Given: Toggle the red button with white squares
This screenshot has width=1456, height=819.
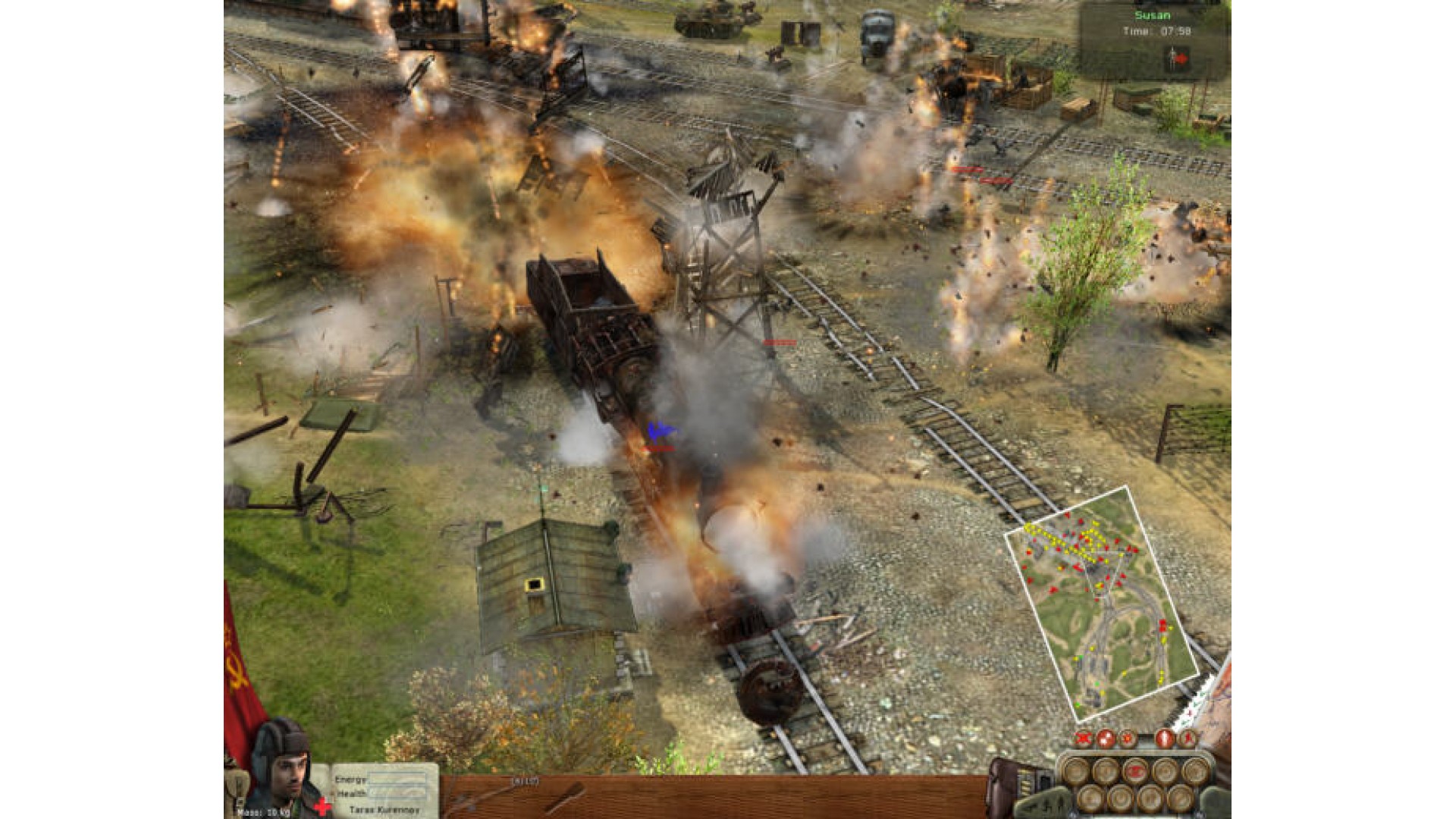Looking at the screenshot, I should point(1106,738).
